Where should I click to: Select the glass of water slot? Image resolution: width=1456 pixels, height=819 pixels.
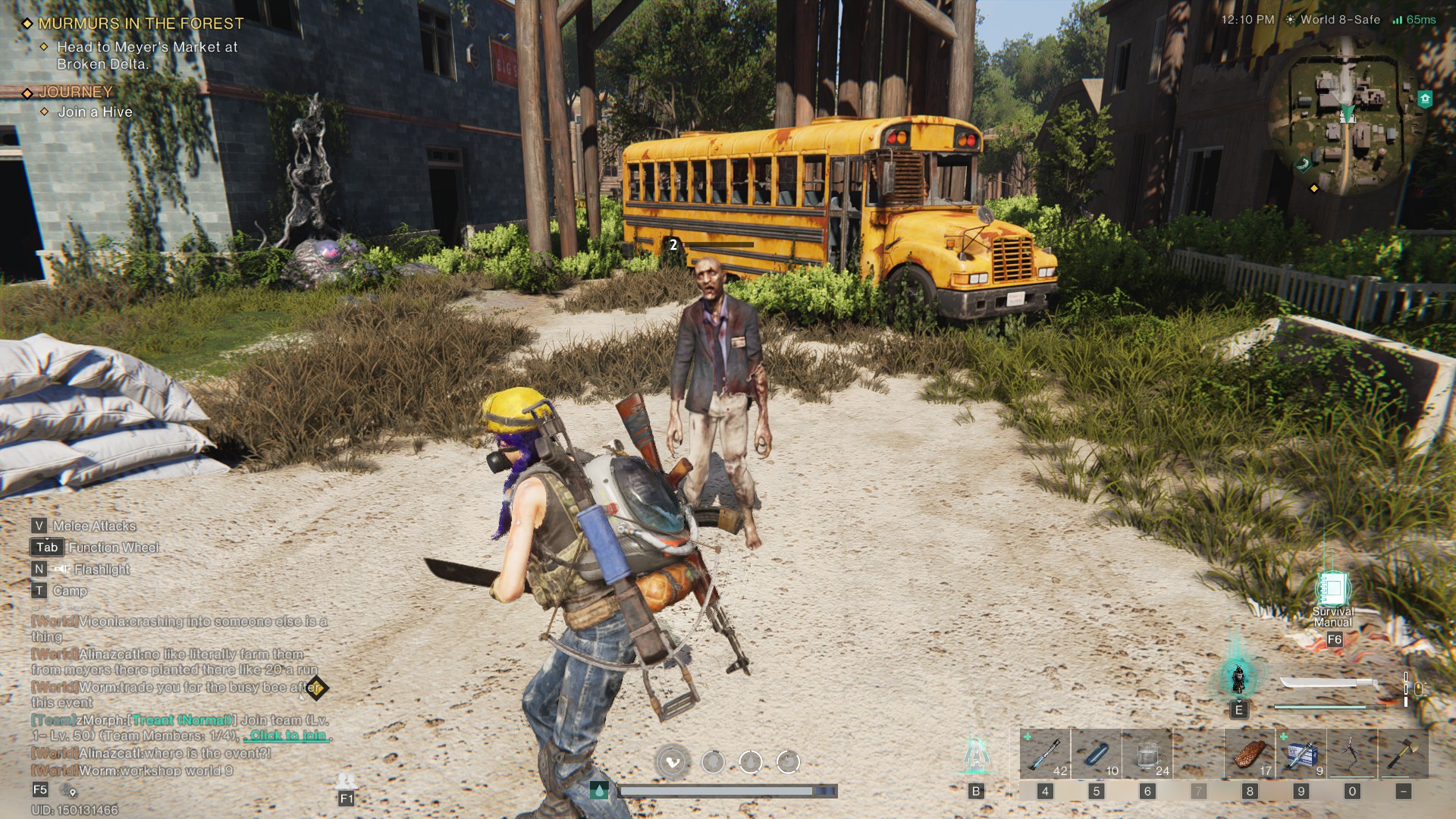(1147, 753)
